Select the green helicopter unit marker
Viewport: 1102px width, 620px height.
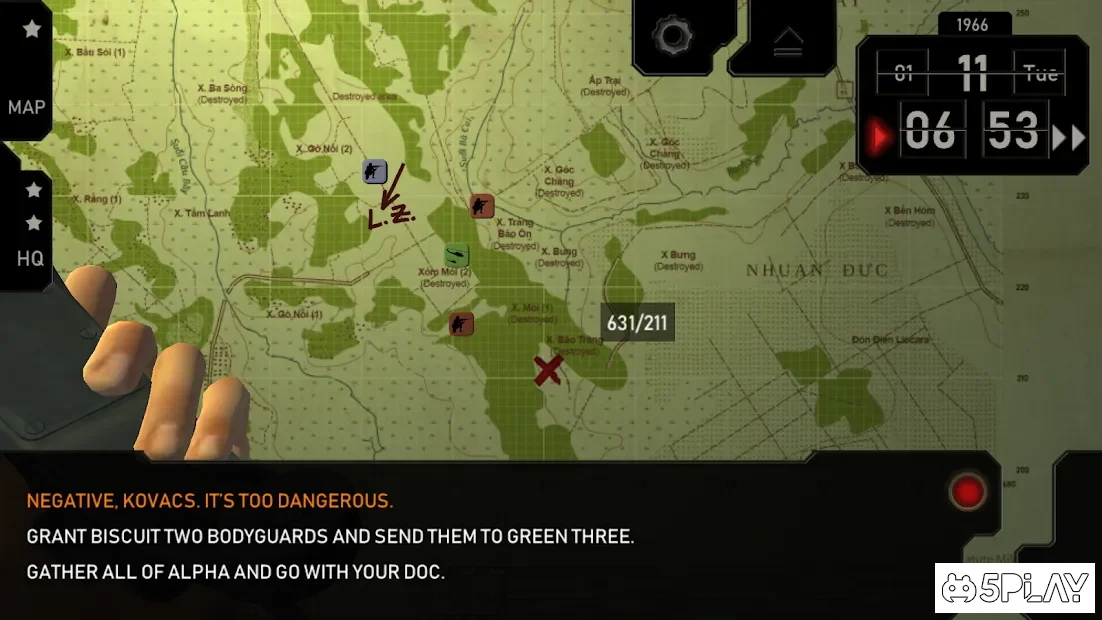point(457,255)
